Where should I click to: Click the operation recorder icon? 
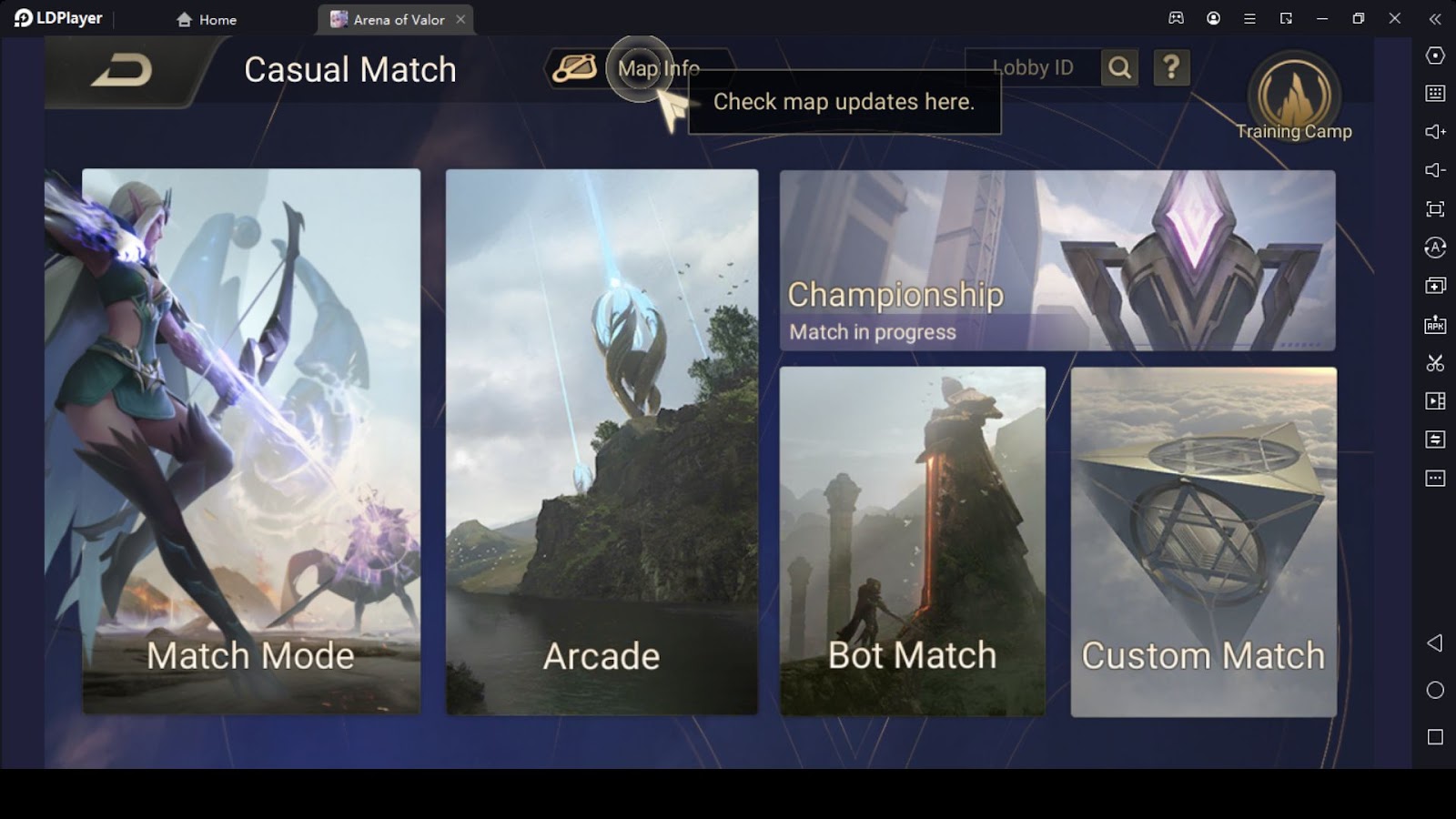[1434, 439]
